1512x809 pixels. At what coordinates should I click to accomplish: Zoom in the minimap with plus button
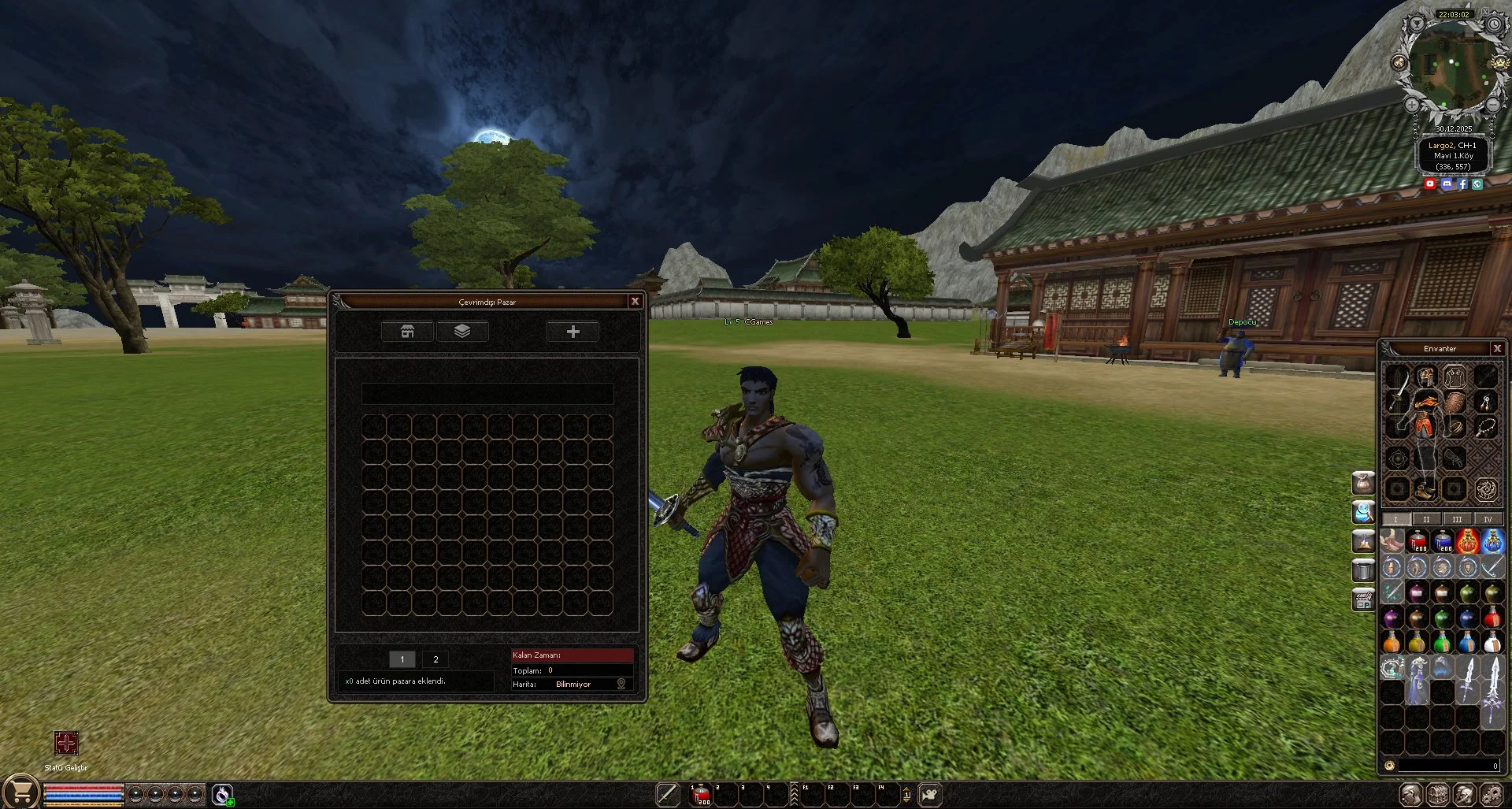click(x=1412, y=105)
